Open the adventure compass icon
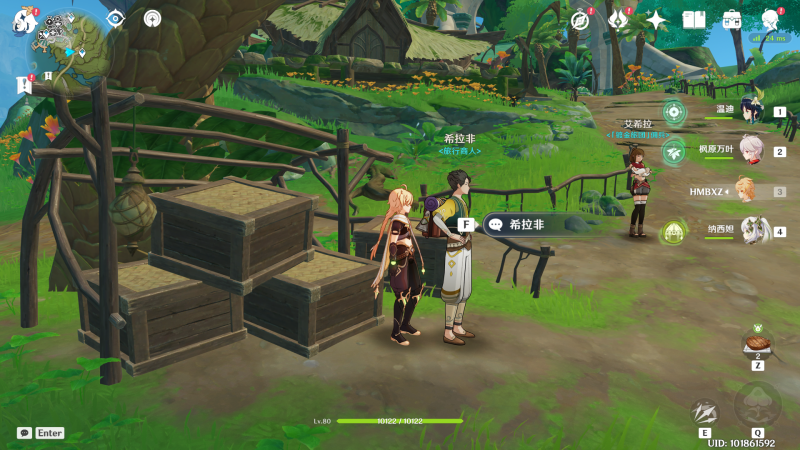Screen dimensions: 800x450 click(x=580, y=19)
